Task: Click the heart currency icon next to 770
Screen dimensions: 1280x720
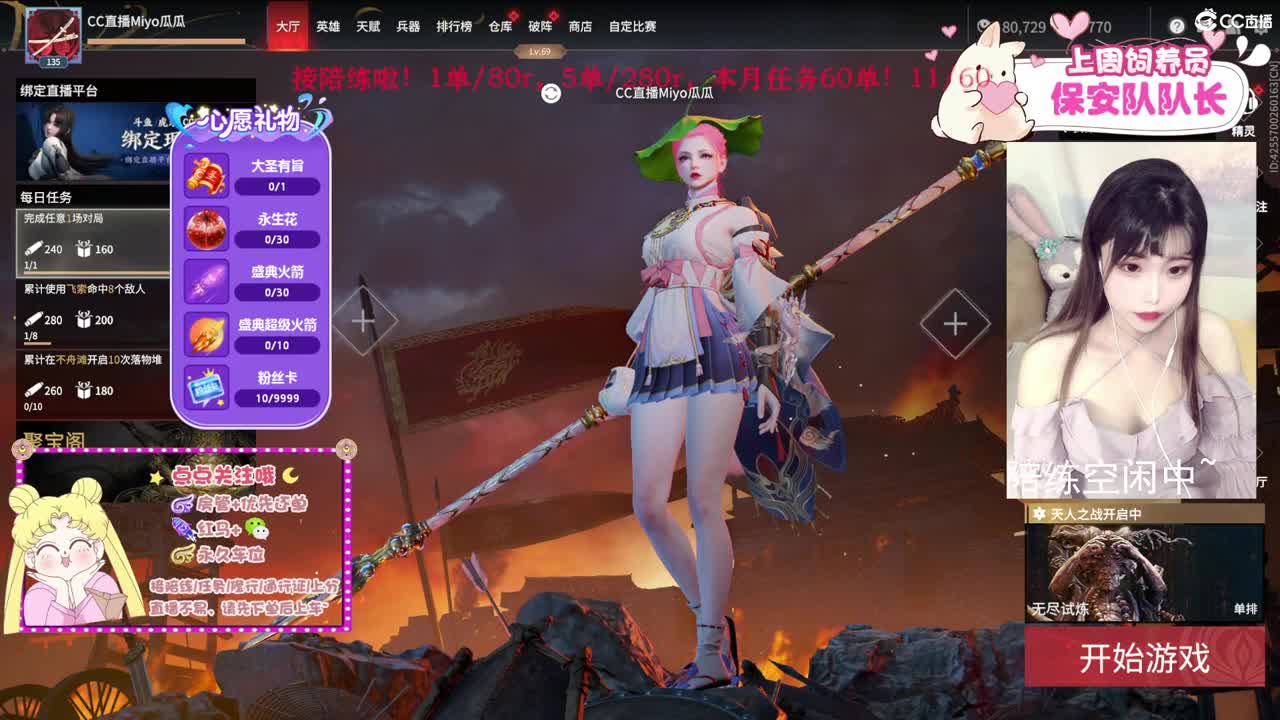Action: click(x=1068, y=27)
